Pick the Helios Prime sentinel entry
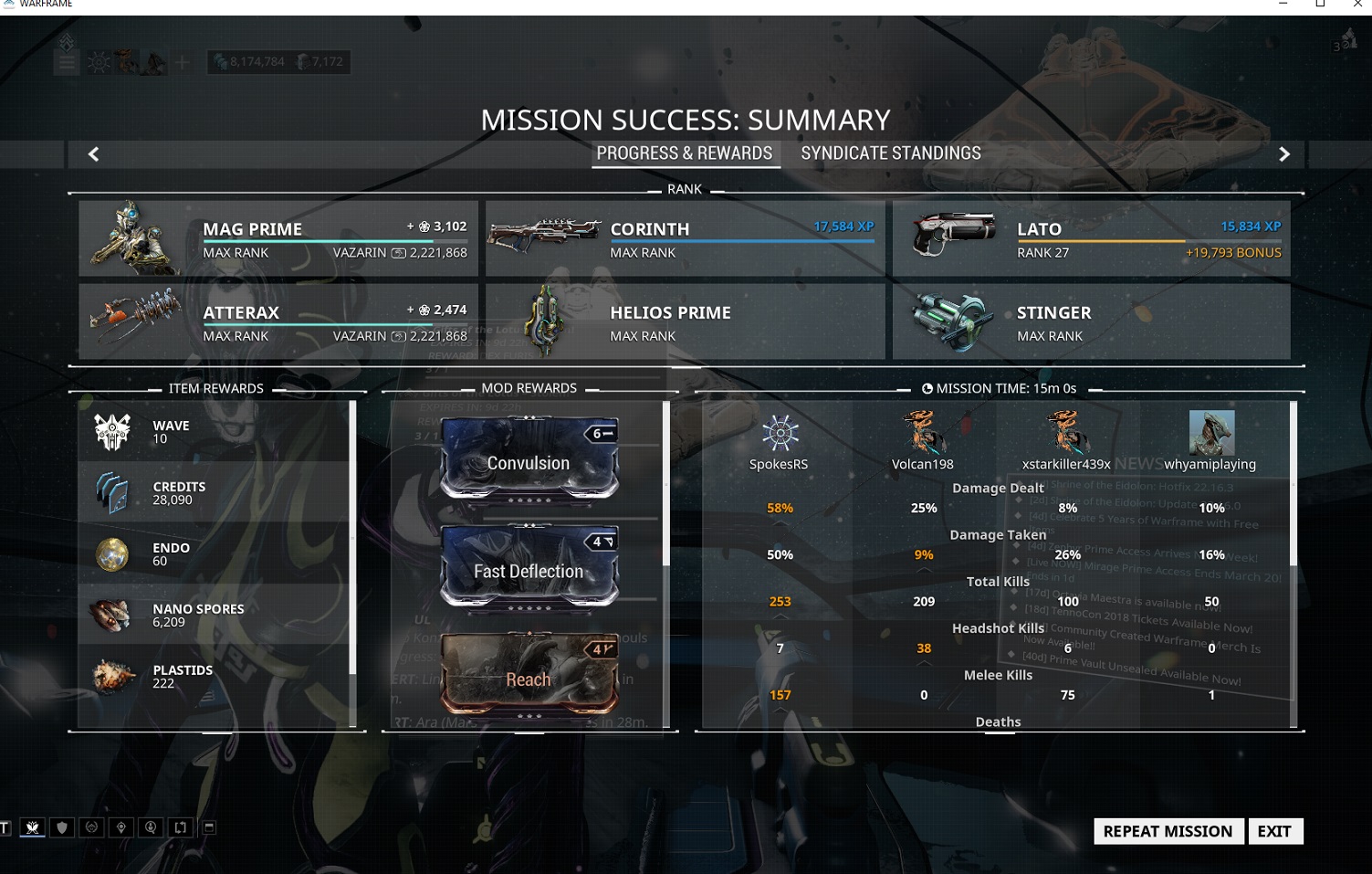This screenshot has height=874, width=1372. tap(685, 321)
